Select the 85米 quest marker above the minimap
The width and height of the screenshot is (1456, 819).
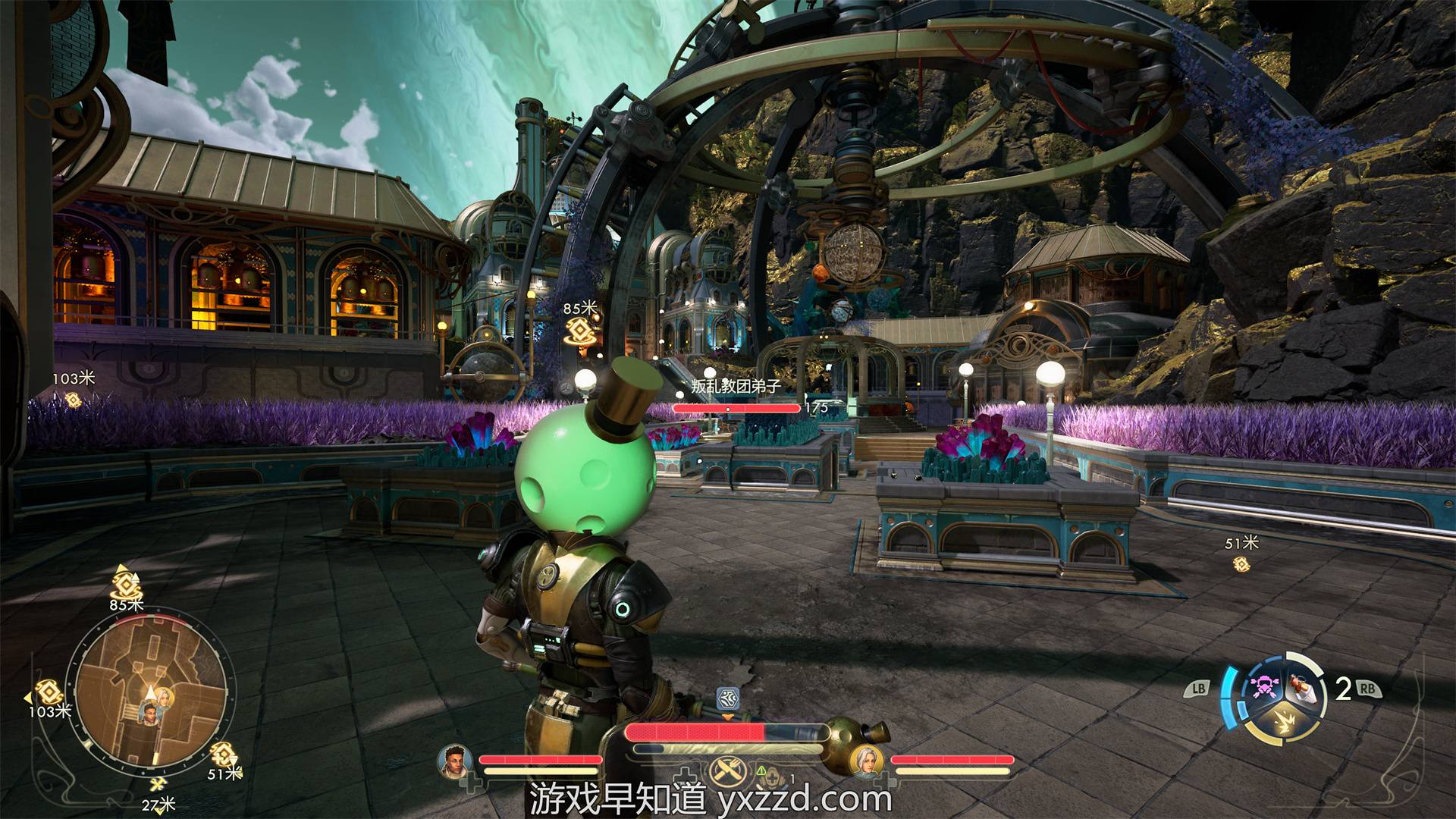click(126, 584)
